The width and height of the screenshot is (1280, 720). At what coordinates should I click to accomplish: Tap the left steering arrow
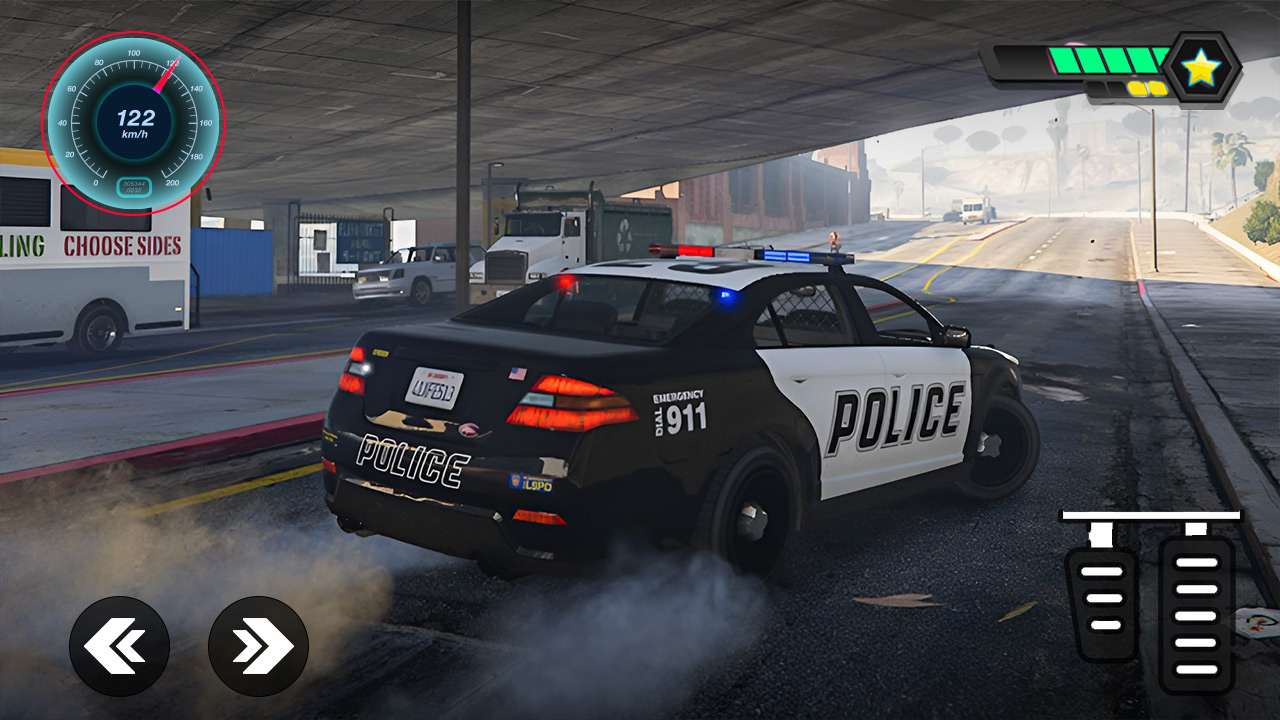click(119, 646)
